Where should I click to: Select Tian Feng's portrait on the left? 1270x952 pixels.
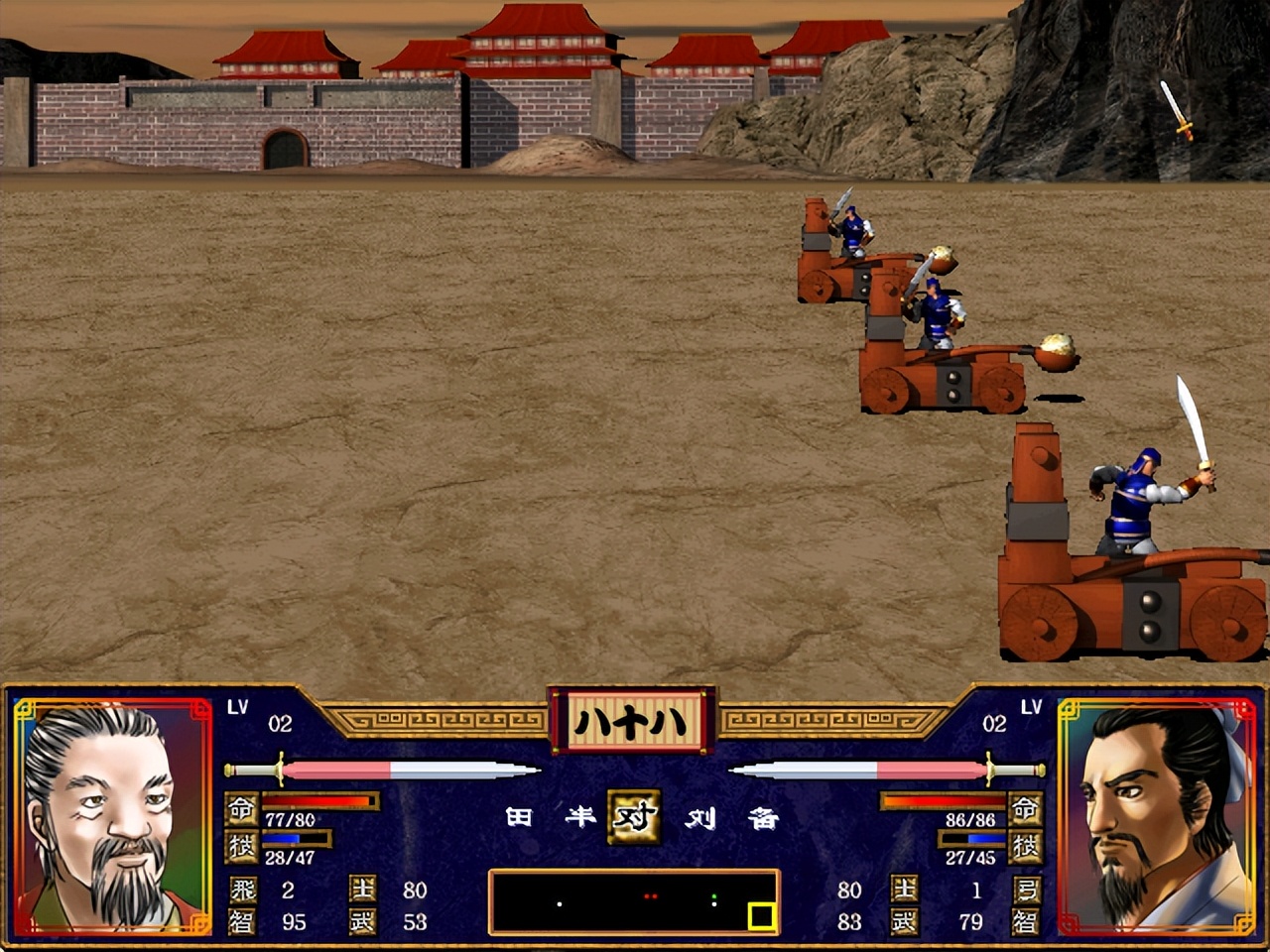coord(112,815)
